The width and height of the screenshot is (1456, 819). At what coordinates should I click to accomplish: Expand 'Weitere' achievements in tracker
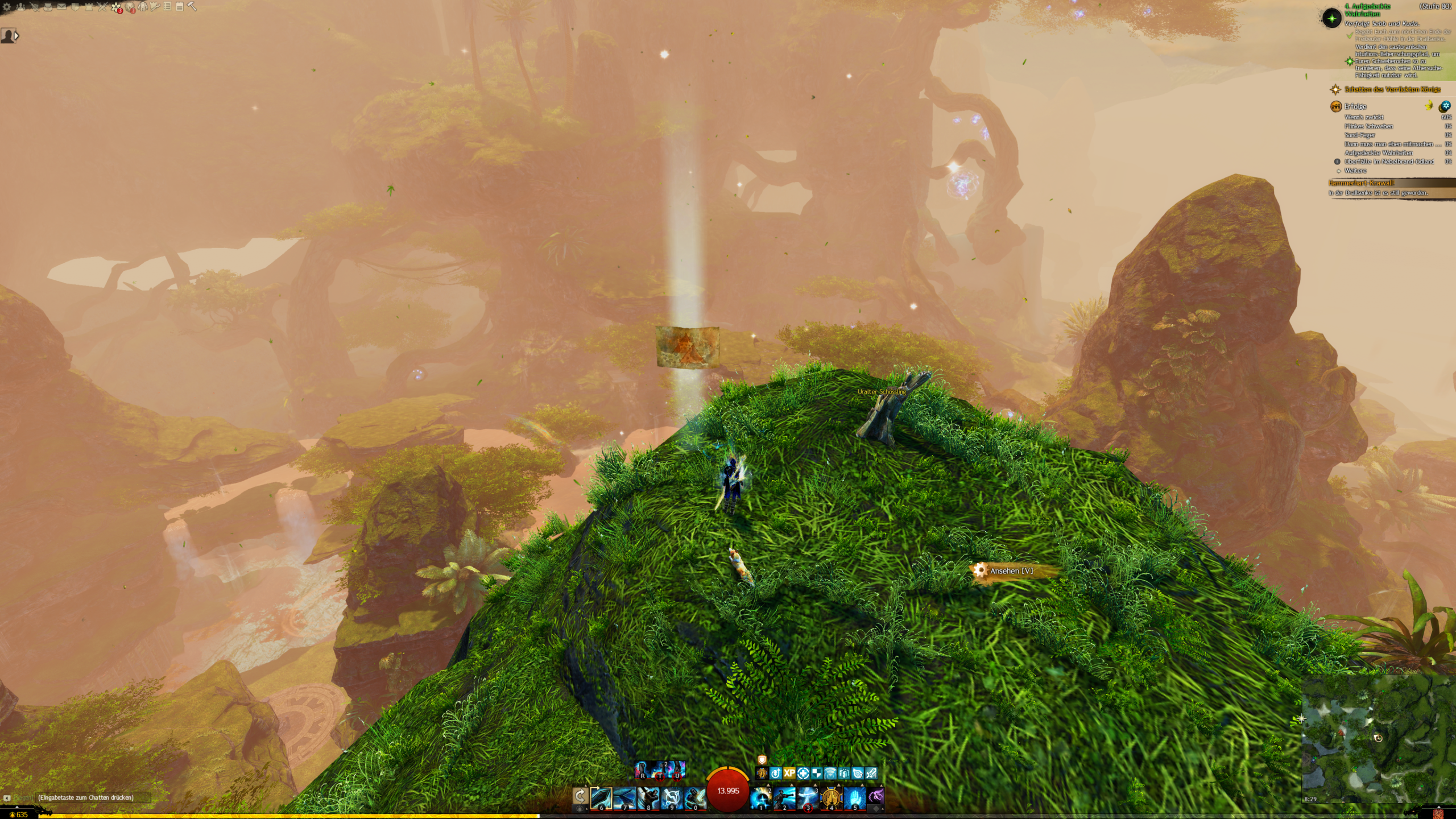point(1355,171)
